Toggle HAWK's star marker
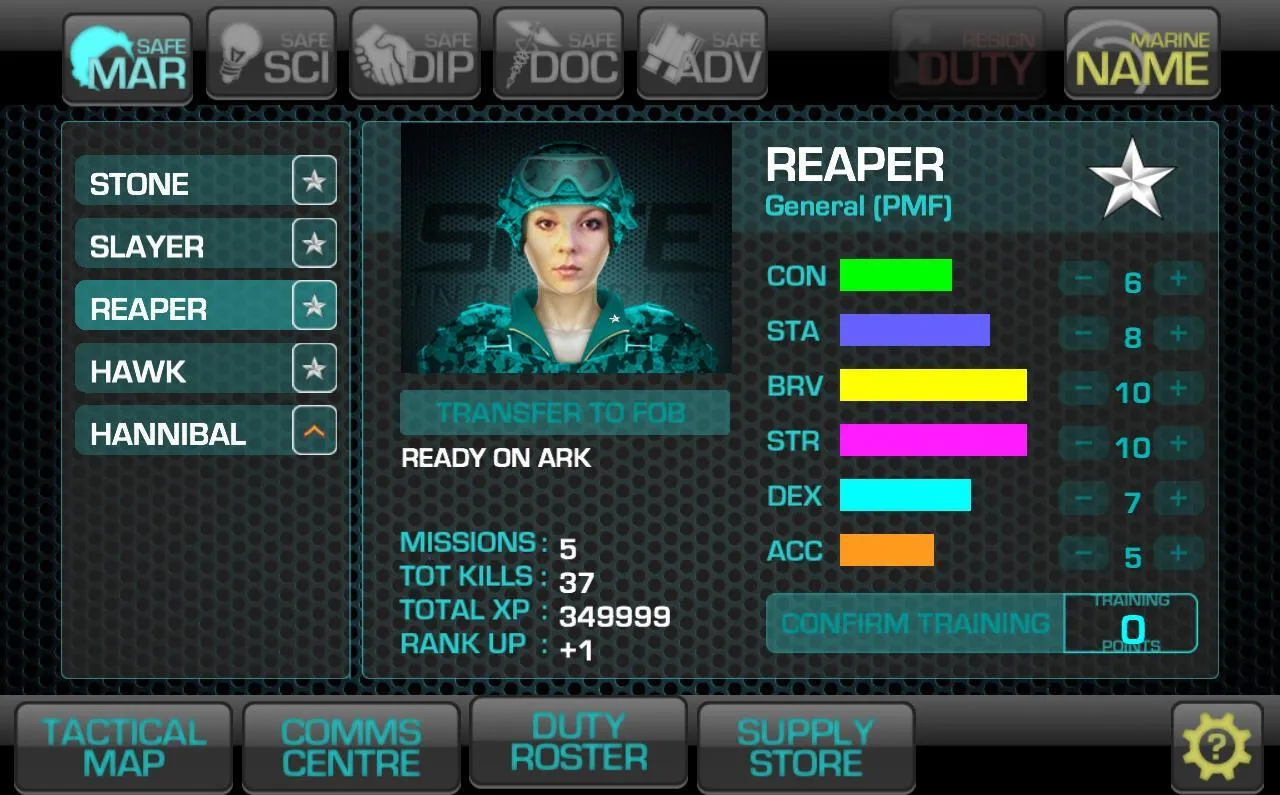This screenshot has height=795, width=1280. coord(314,368)
